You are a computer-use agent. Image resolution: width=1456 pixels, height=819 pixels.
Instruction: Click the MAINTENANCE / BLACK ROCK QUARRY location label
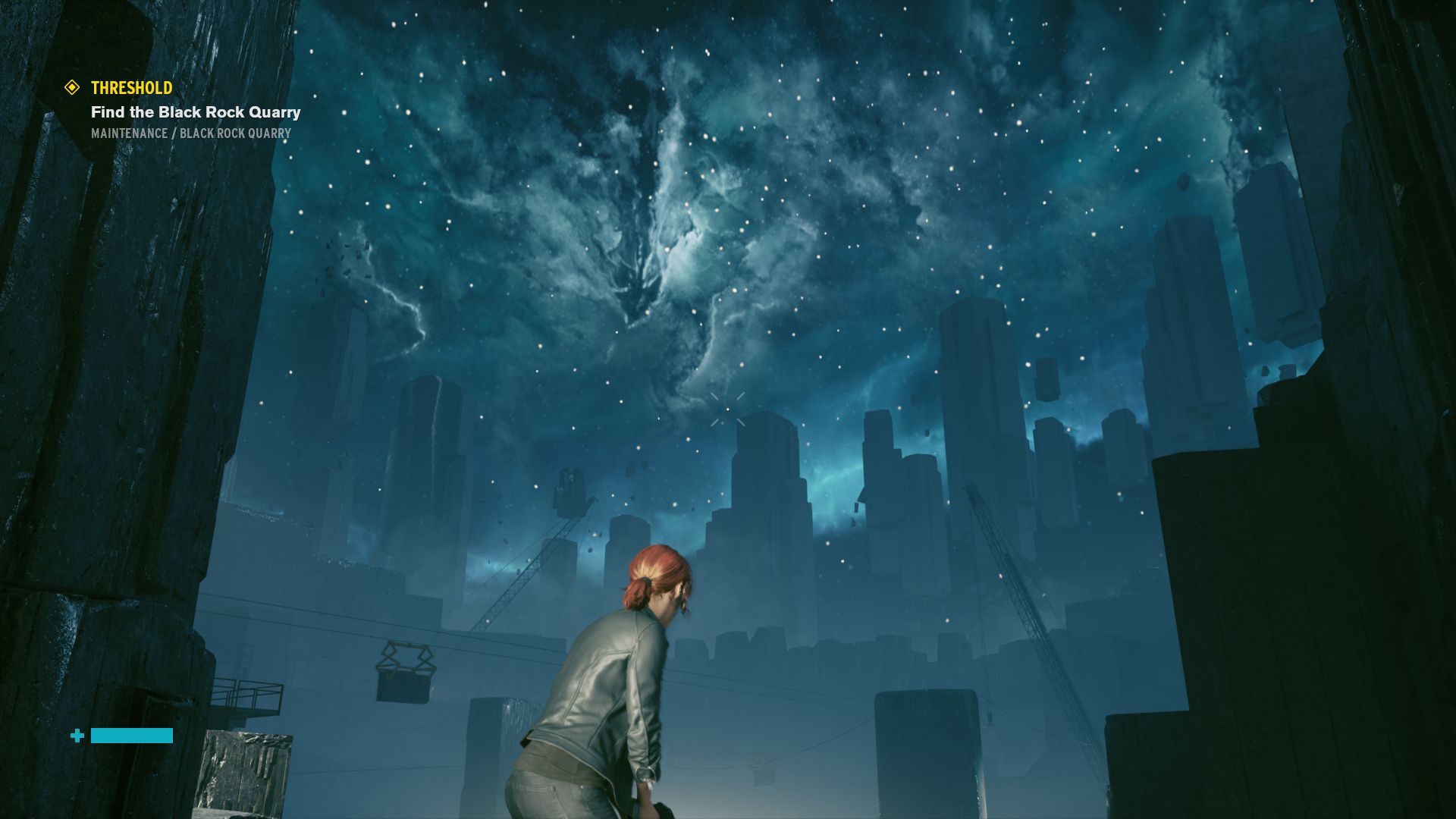pyautogui.click(x=191, y=133)
